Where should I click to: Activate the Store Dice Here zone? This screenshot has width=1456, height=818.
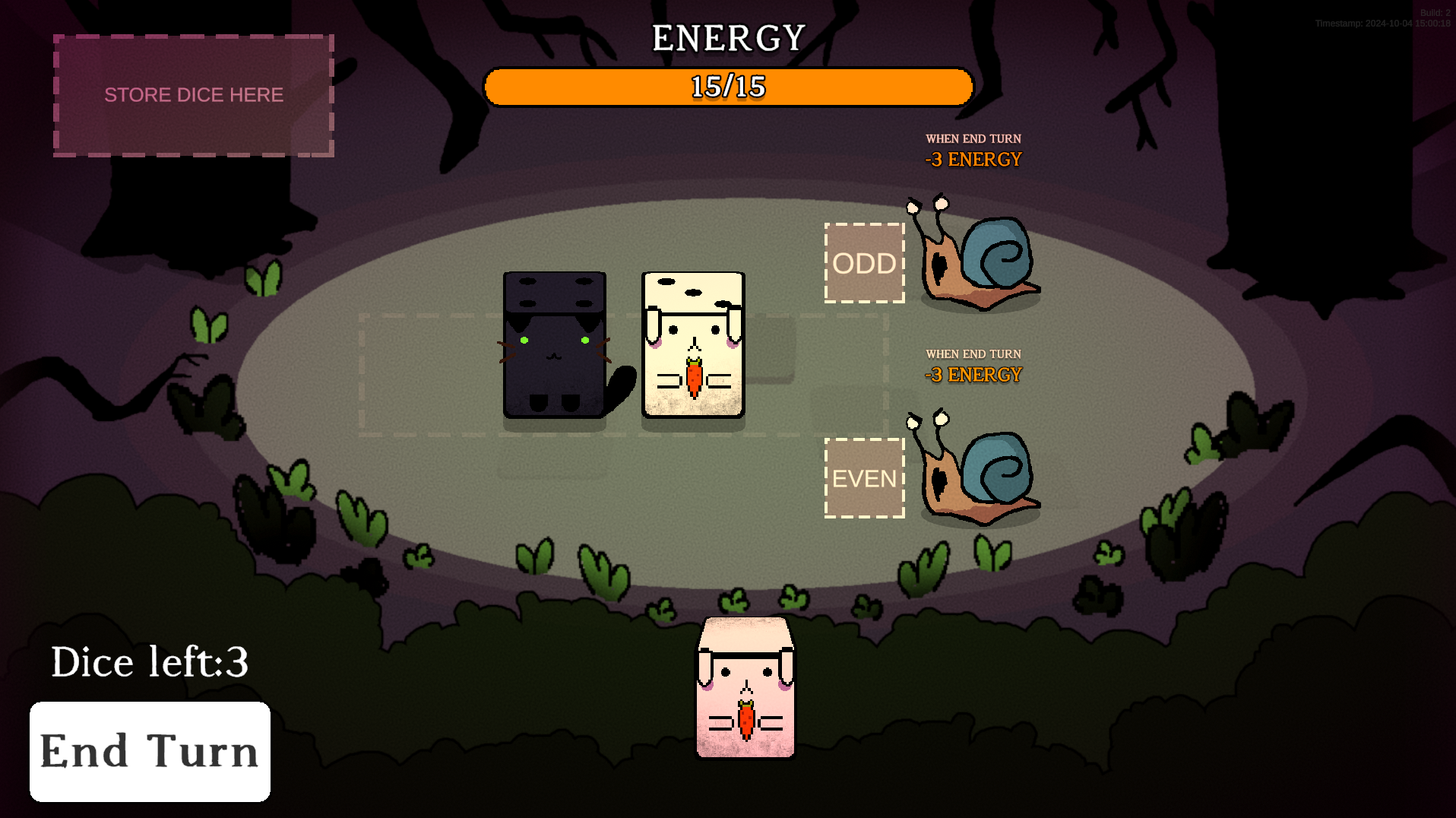(x=192, y=95)
